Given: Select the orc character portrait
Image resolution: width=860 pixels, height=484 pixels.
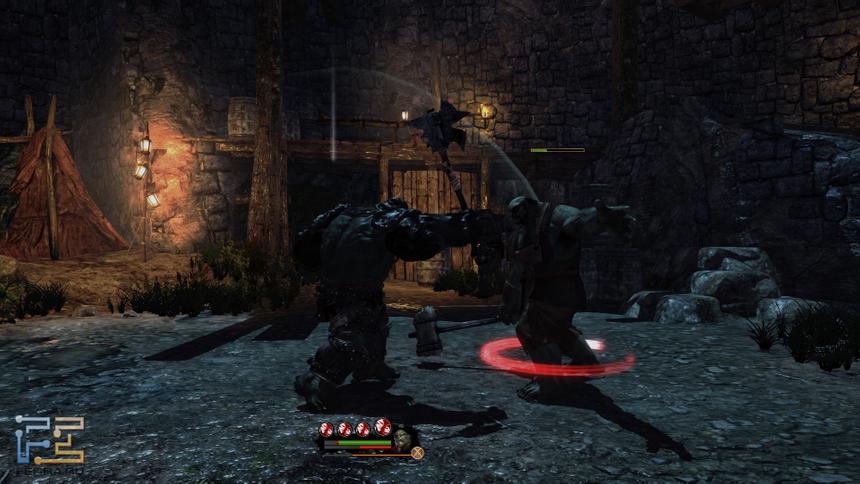Looking at the screenshot, I should click(x=404, y=438).
